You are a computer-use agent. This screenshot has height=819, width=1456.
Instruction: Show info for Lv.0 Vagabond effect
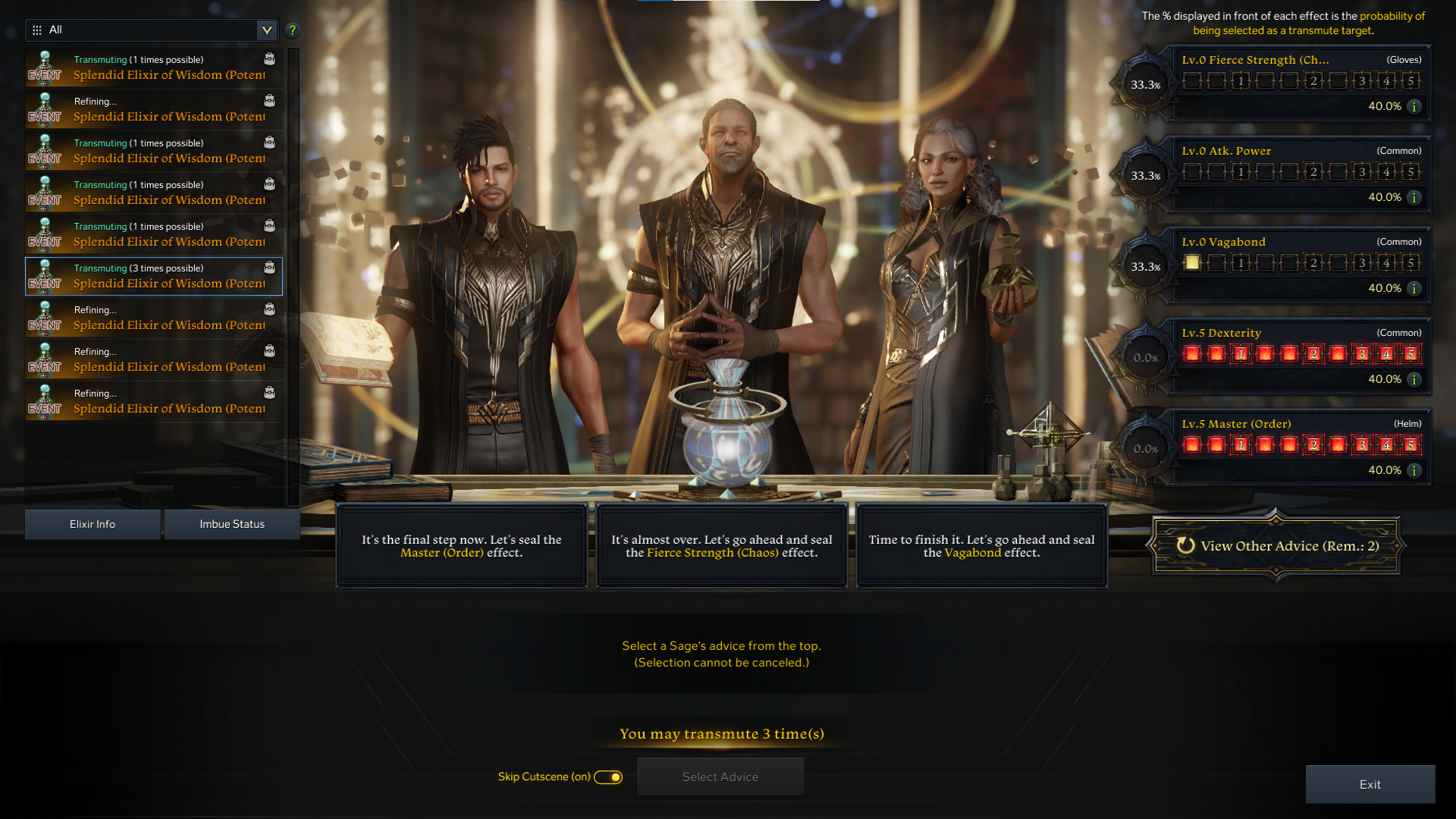(x=1414, y=289)
